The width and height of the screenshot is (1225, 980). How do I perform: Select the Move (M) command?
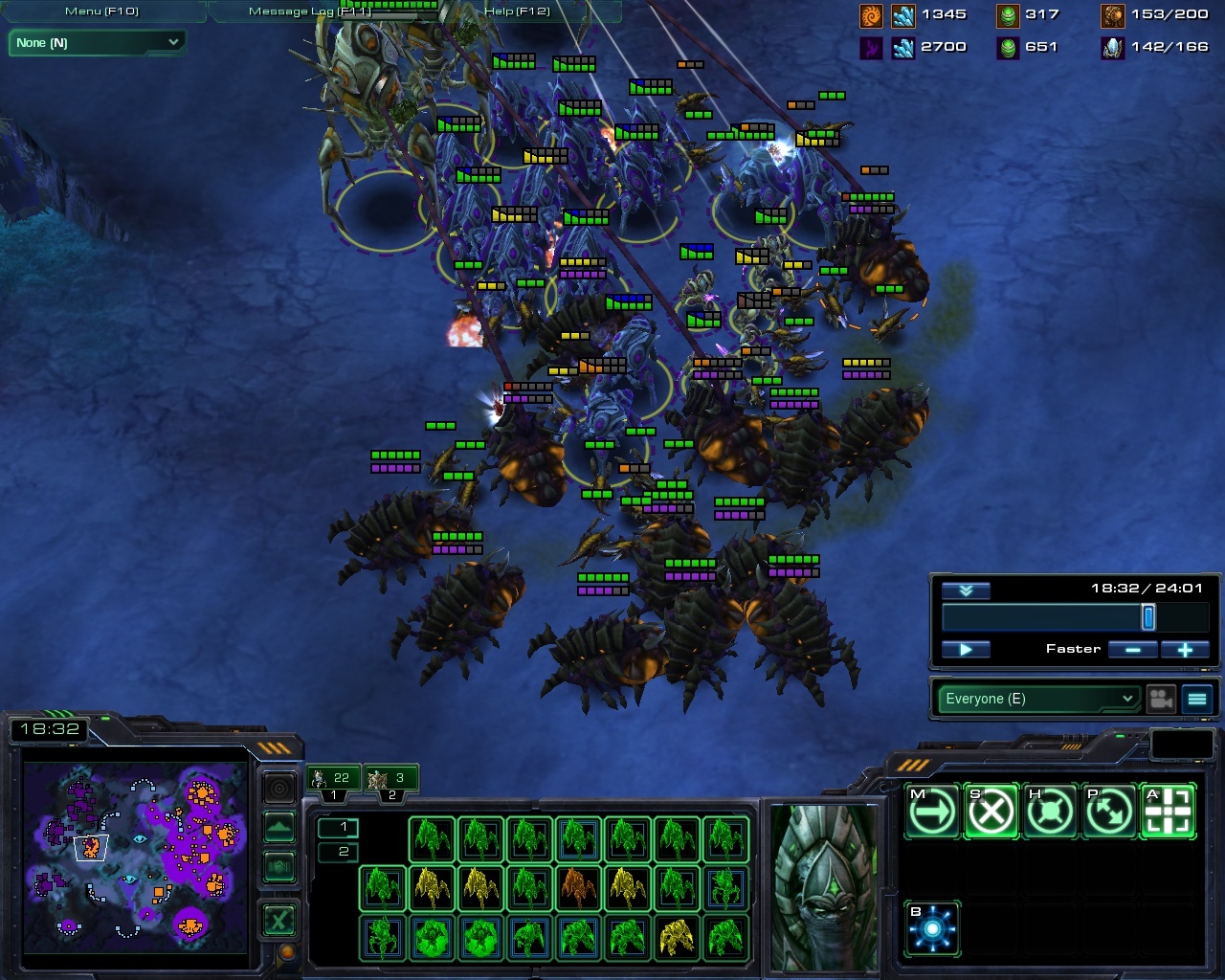pos(931,810)
